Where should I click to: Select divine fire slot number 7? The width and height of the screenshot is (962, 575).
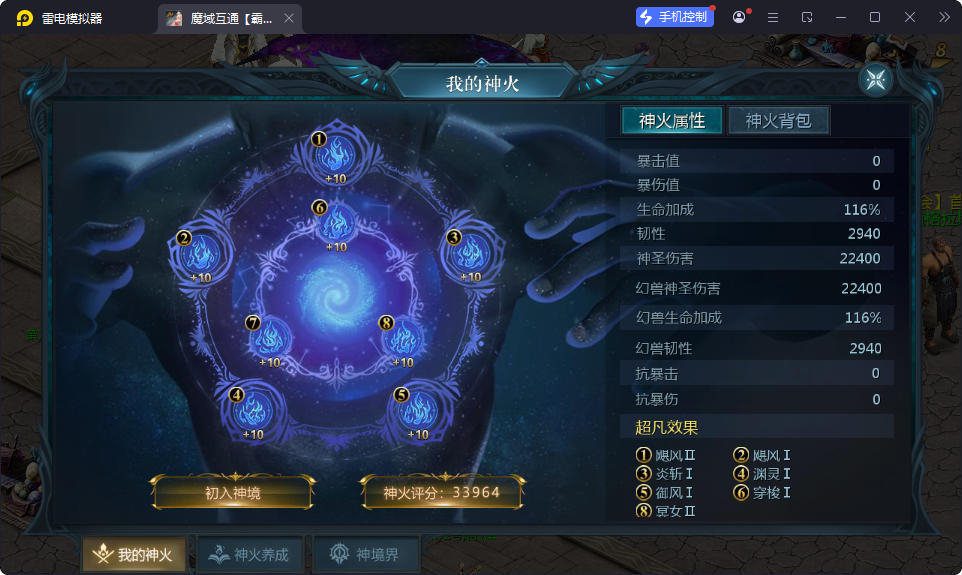270,338
